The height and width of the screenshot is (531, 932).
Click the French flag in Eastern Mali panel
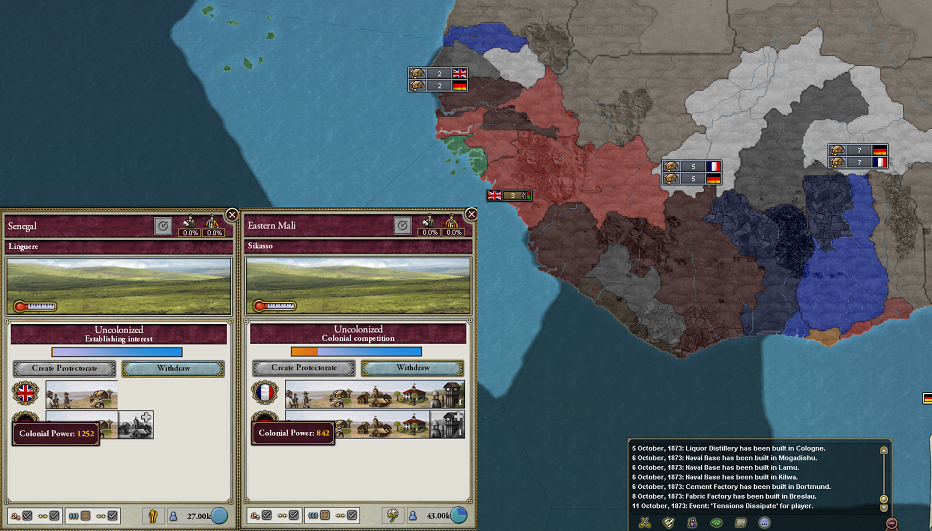[264, 394]
